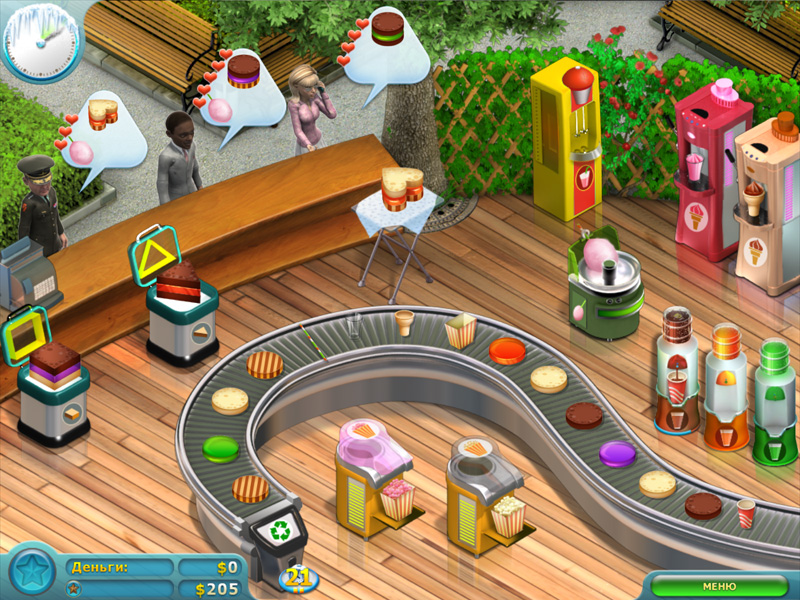Select the red paper cup on conveyor
800x600 pixels.
(x=746, y=513)
